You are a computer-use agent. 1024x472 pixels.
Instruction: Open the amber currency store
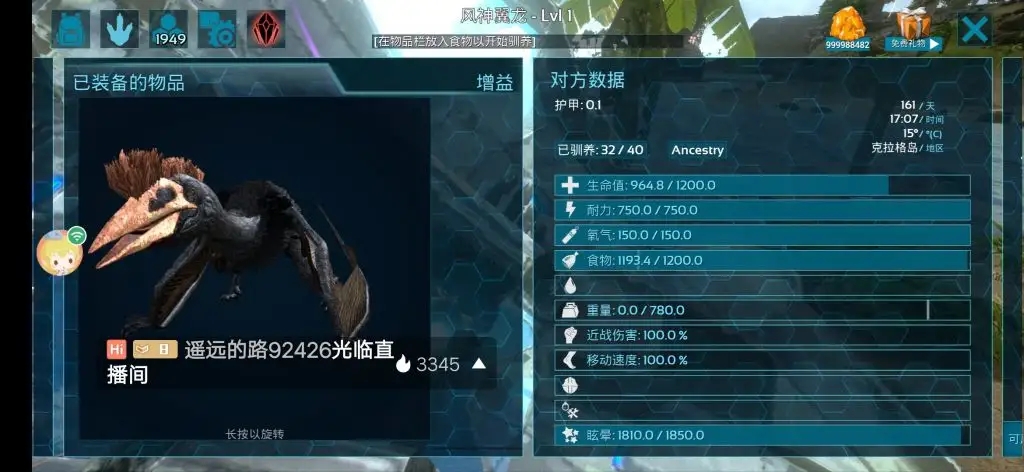[x=847, y=28]
